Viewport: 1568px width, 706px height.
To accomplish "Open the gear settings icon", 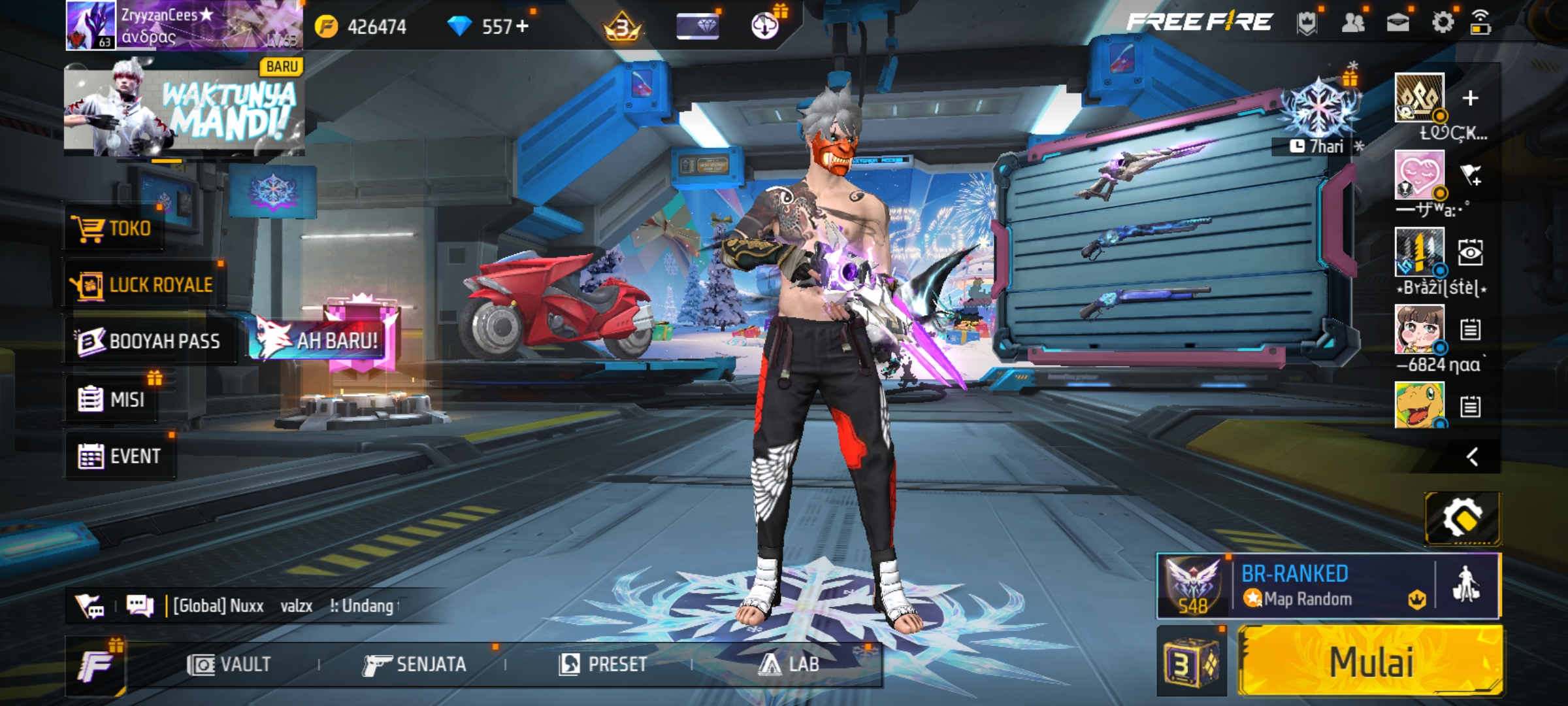I will tap(1443, 23).
